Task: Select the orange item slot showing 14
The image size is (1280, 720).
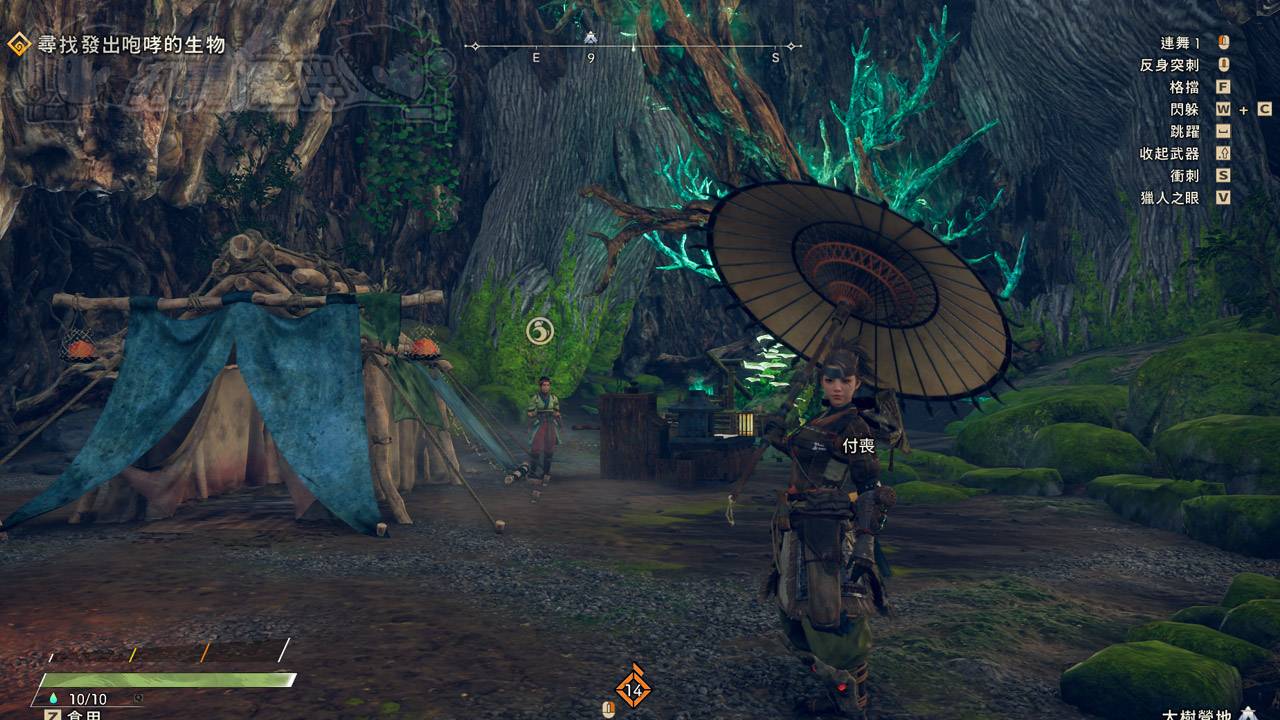Action: coord(632,689)
